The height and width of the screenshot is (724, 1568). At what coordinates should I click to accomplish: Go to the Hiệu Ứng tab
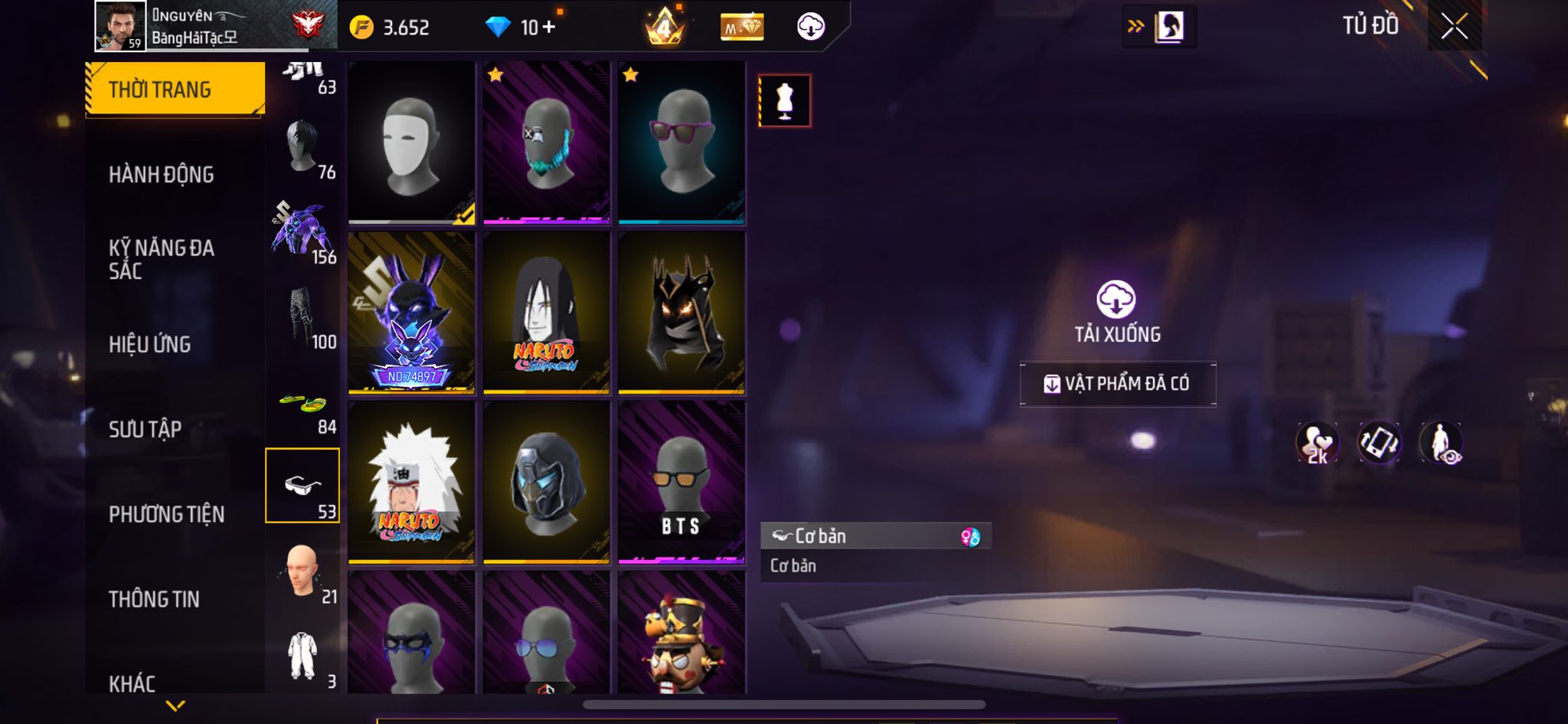150,344
